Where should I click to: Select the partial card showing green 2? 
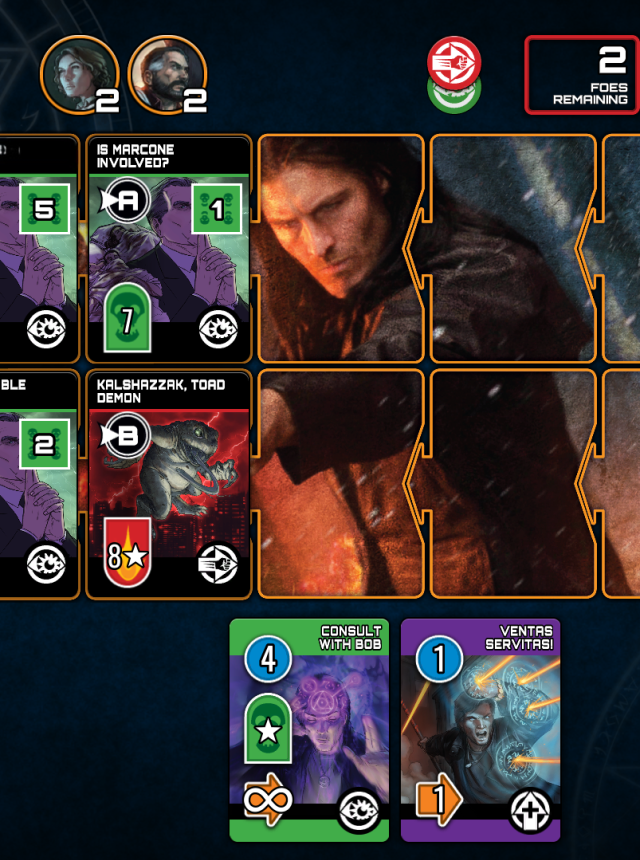38,485
